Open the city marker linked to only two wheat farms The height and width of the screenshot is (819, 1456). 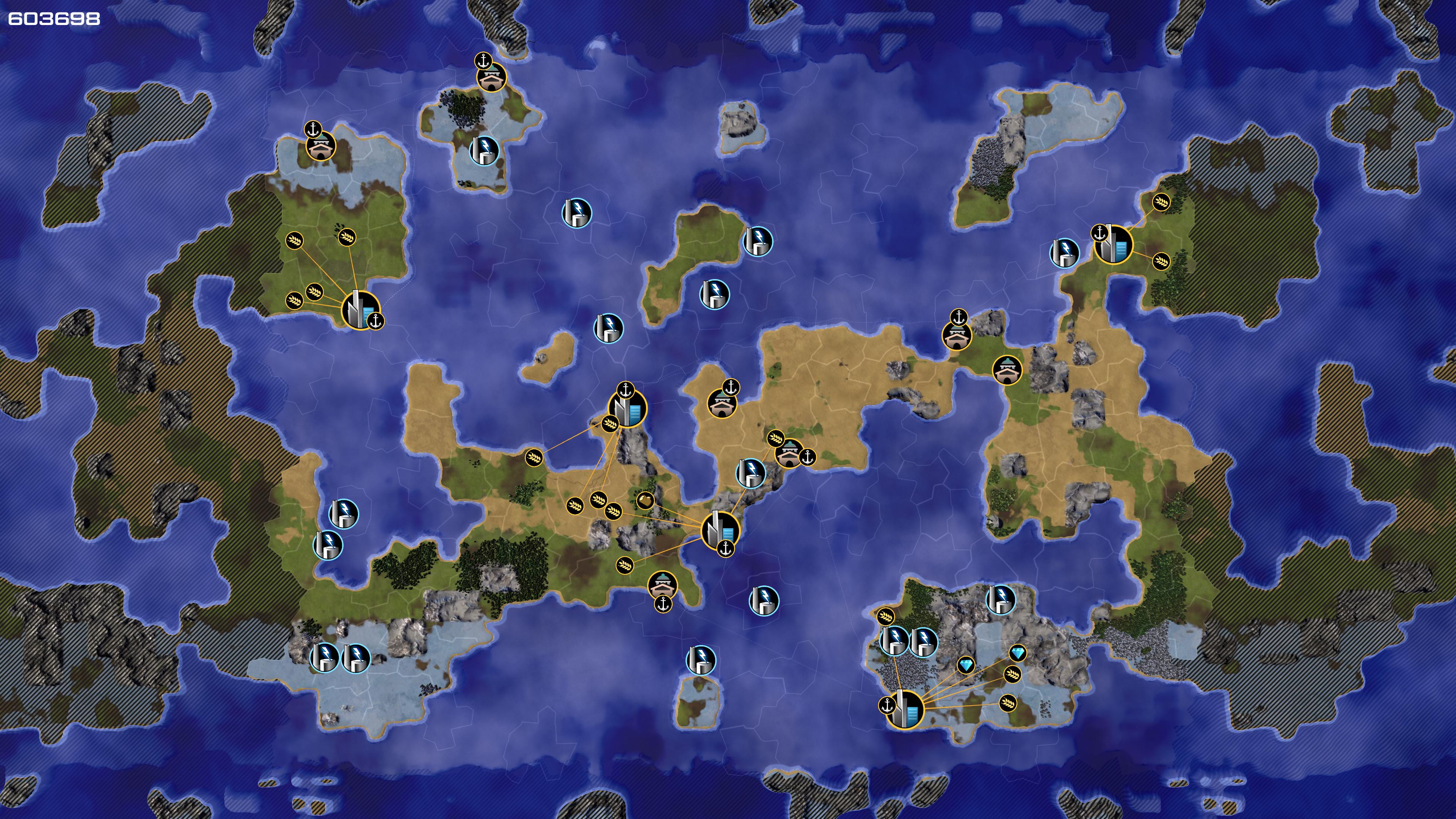pos(1114,243)
